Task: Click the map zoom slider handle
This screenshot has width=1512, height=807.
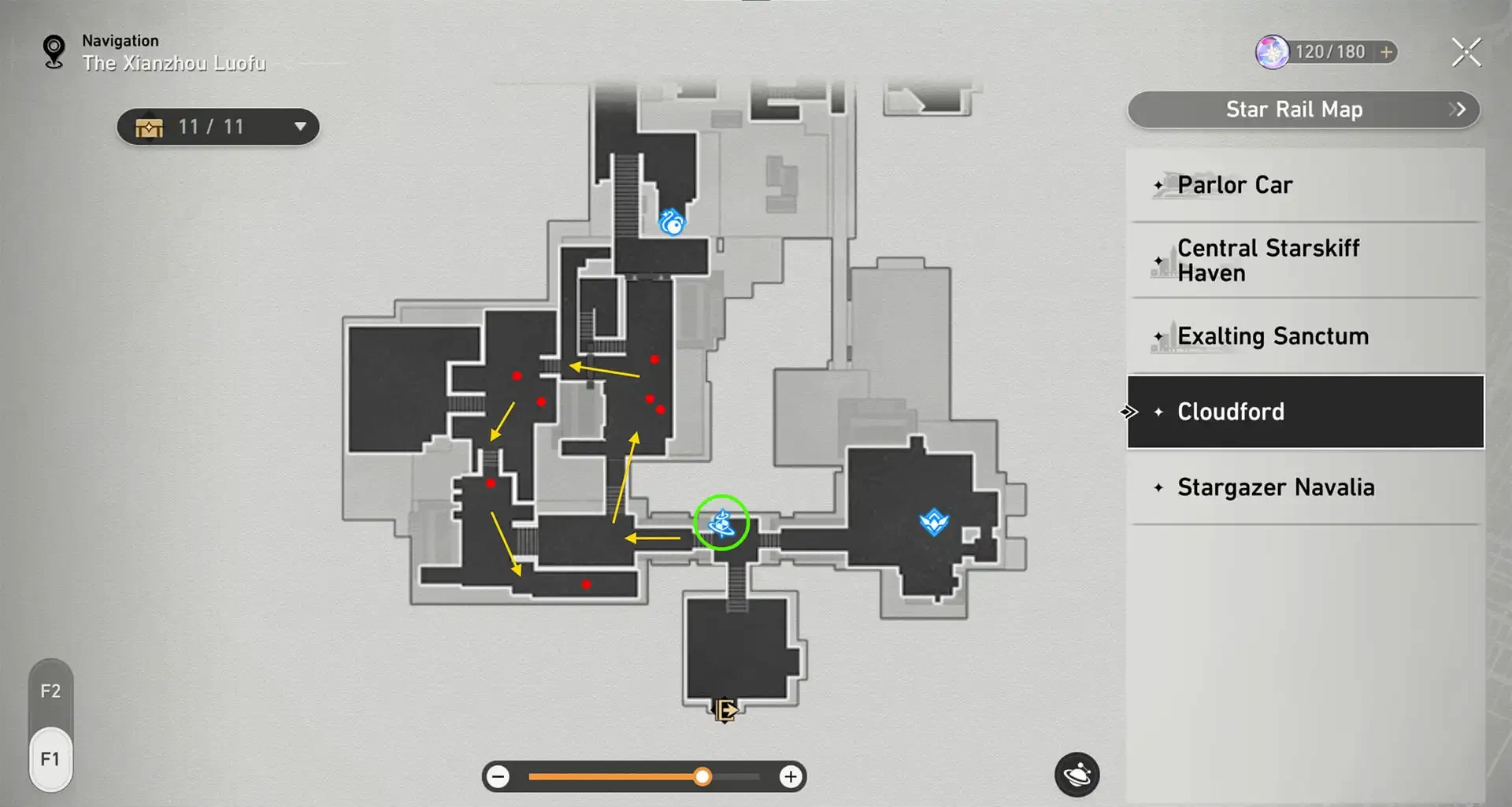Action: click(702, 777)
